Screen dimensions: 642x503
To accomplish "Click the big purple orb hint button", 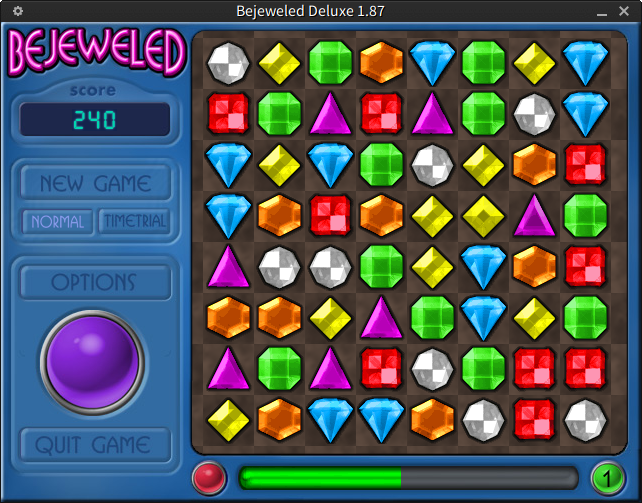I will pyautogui.click(x=93, y=360).
